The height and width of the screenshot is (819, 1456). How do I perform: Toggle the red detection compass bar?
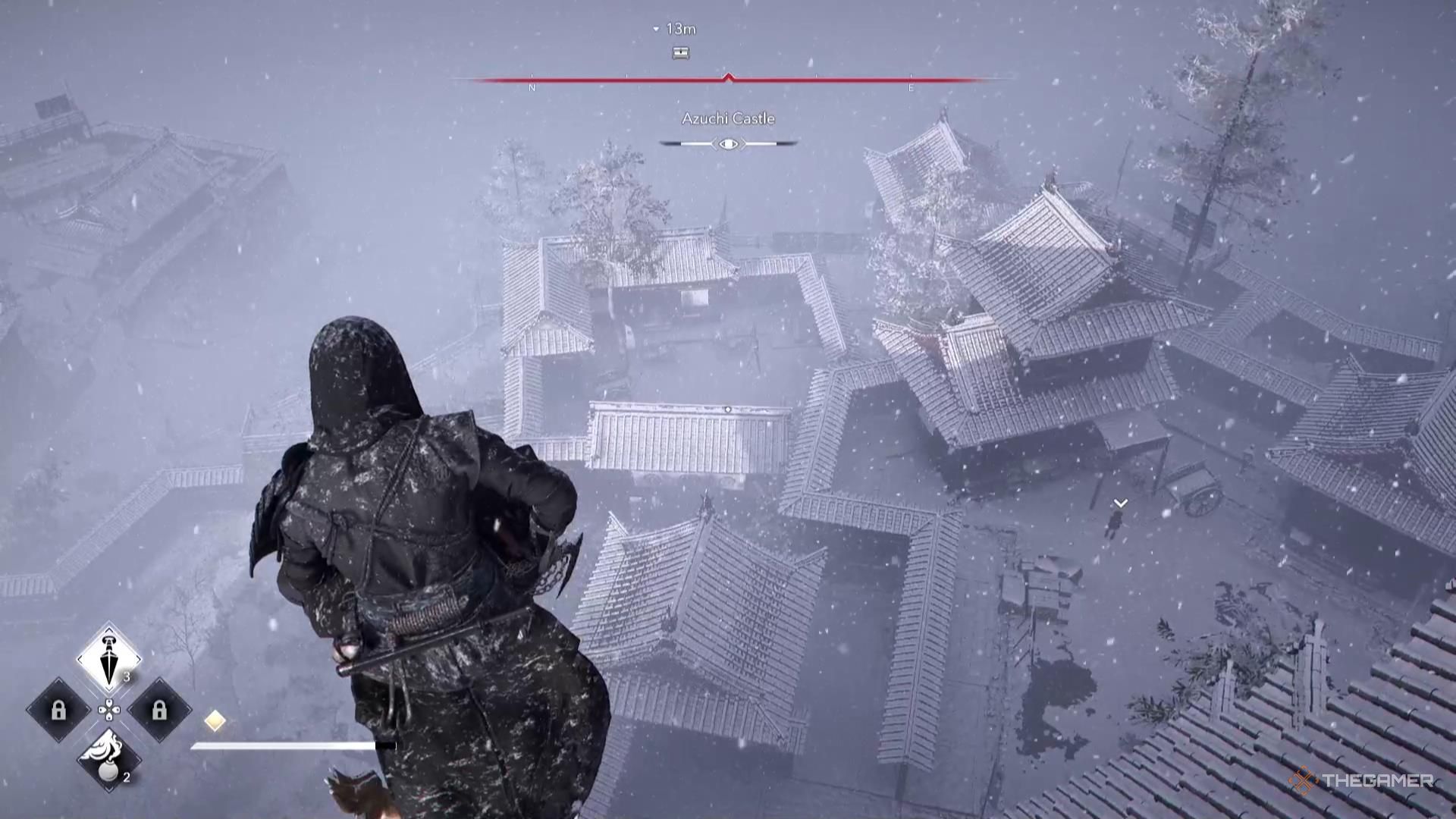point(728,77)
